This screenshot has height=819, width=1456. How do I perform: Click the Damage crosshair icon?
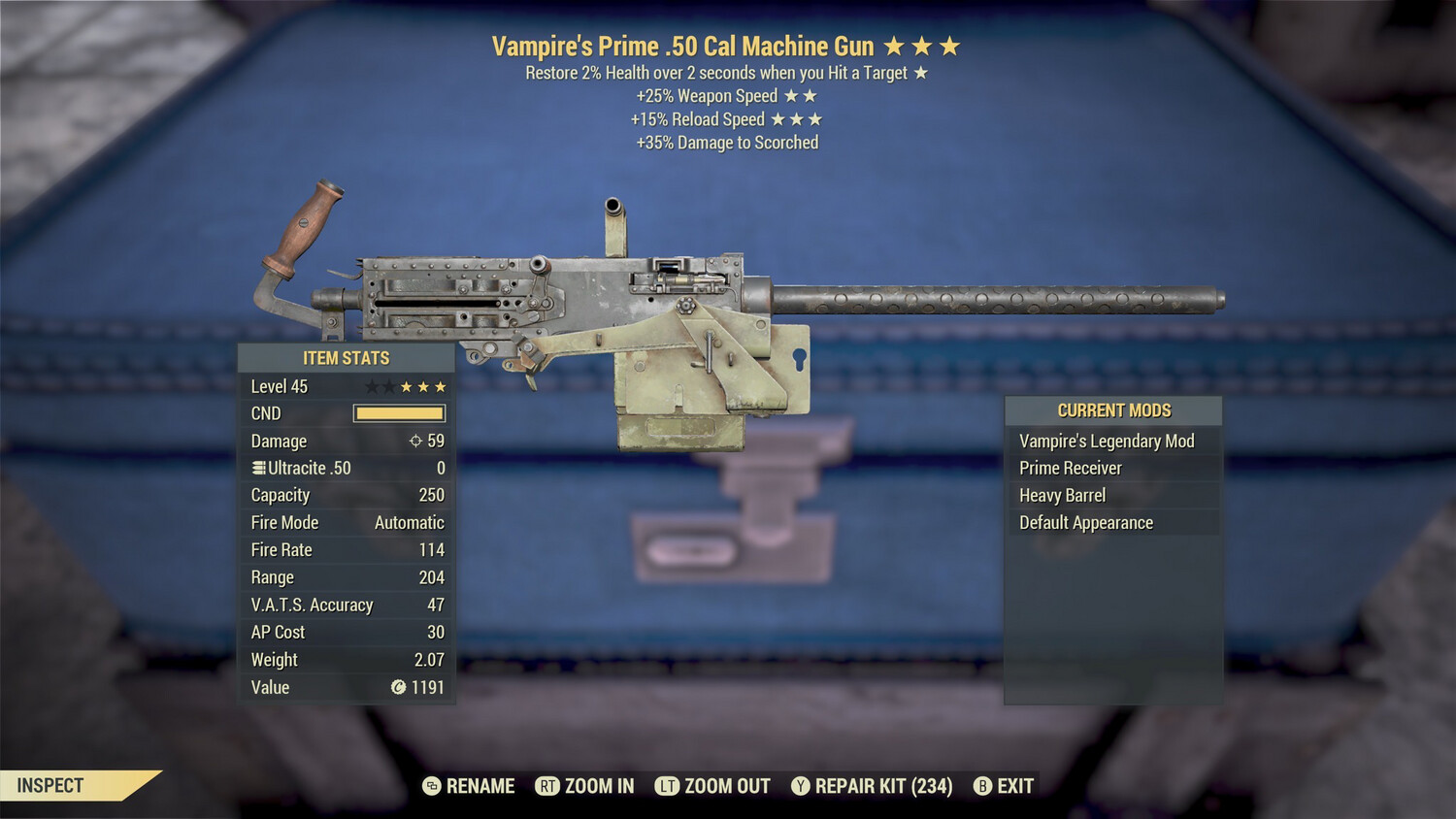tap(415, 441)
